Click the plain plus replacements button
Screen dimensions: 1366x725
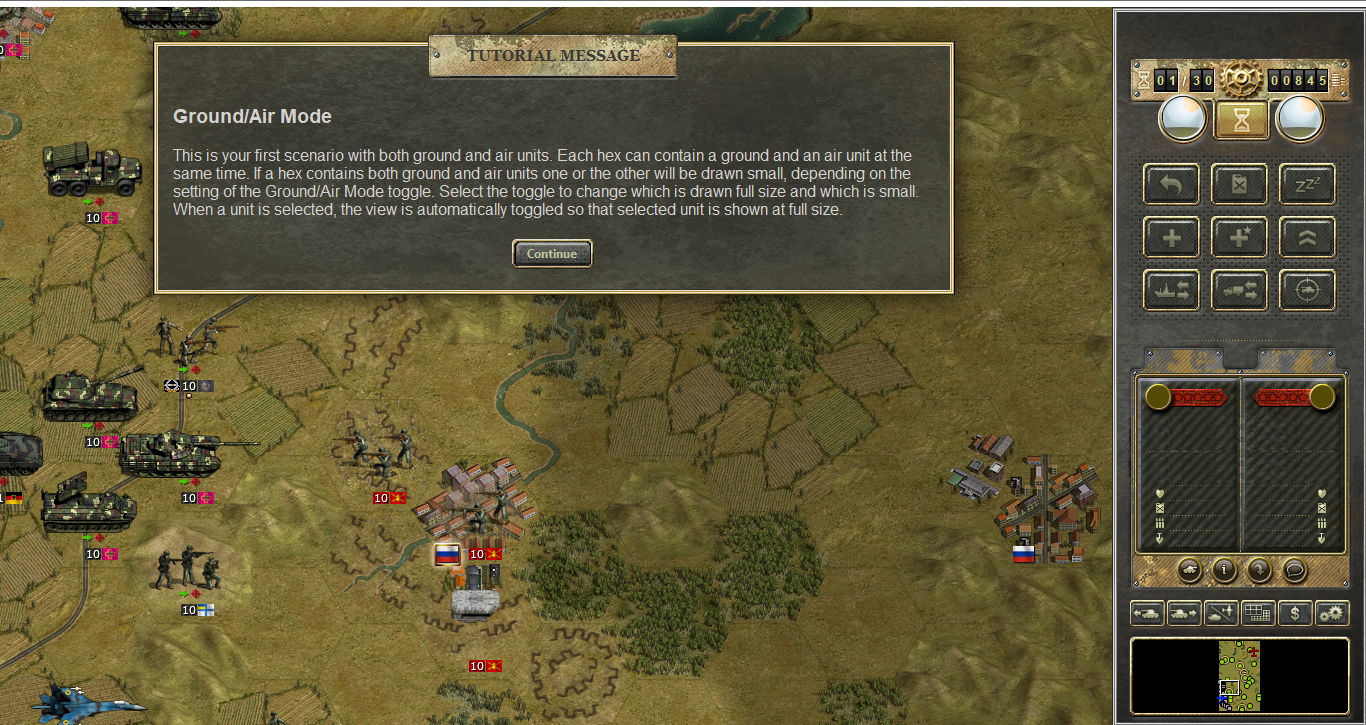click(1172, 238)
